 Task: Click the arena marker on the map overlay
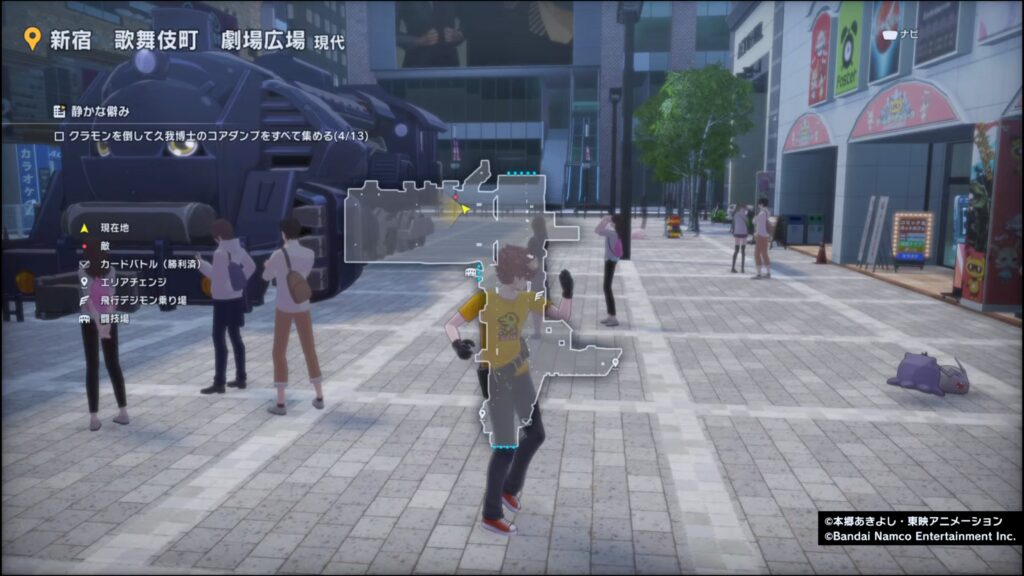(470, 271)
